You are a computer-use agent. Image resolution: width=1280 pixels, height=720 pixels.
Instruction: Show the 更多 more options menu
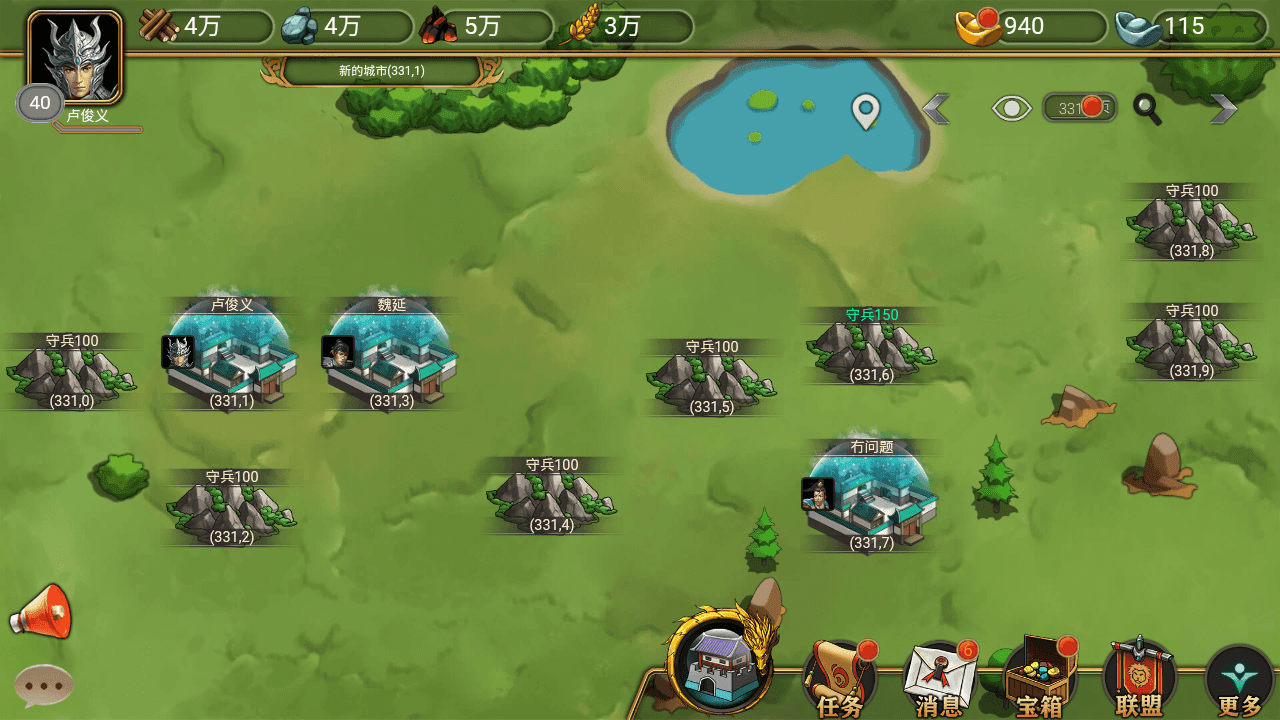1240,682
